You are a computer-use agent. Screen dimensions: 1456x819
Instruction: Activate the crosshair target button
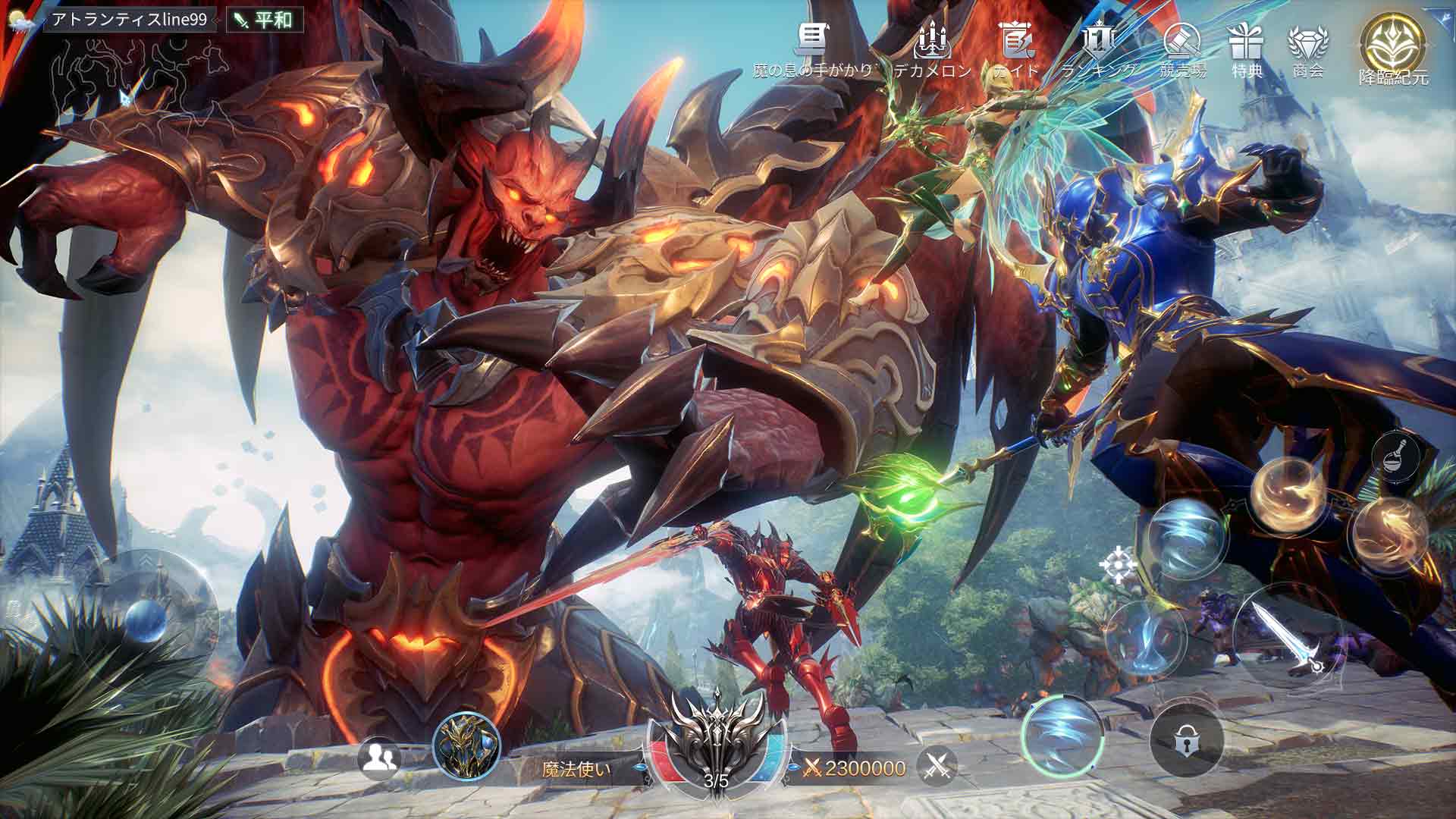point(1119,565)
